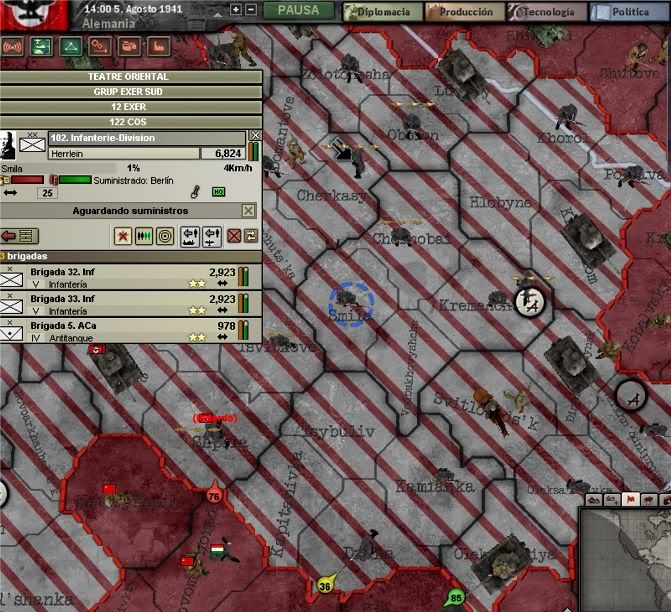The width and height of the screenshot is (671, 612).
Task: Click the red X disband unit icon
Action: click(234, 236)
